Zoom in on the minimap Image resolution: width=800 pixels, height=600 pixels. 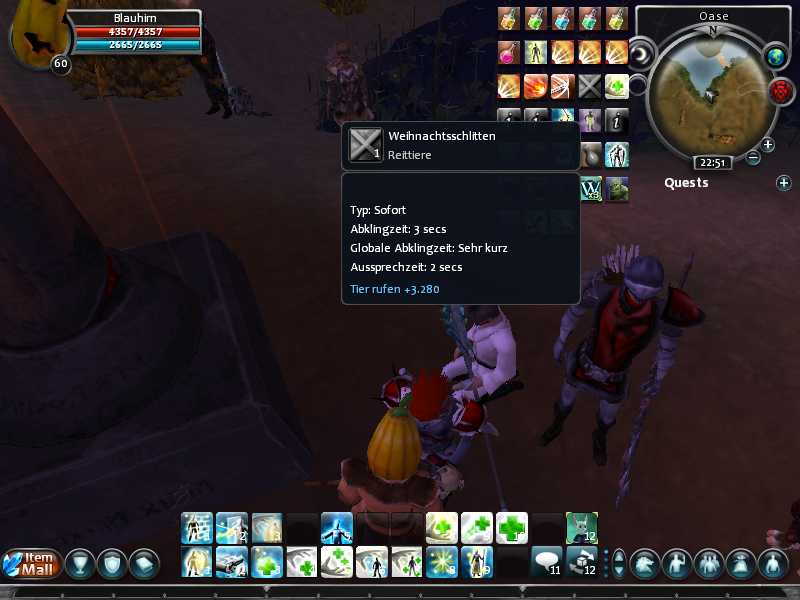[x=767, y=144]
